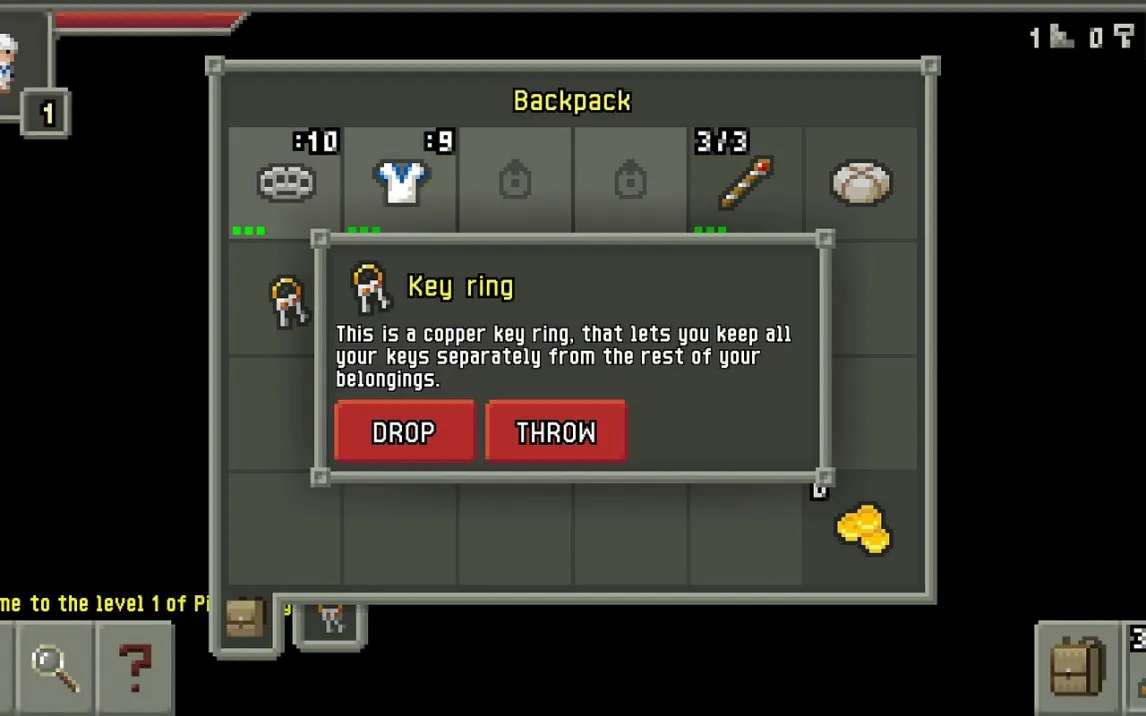1146x716 pixels.
Task: Activate the magnifying glass search button
Action: 55,667
